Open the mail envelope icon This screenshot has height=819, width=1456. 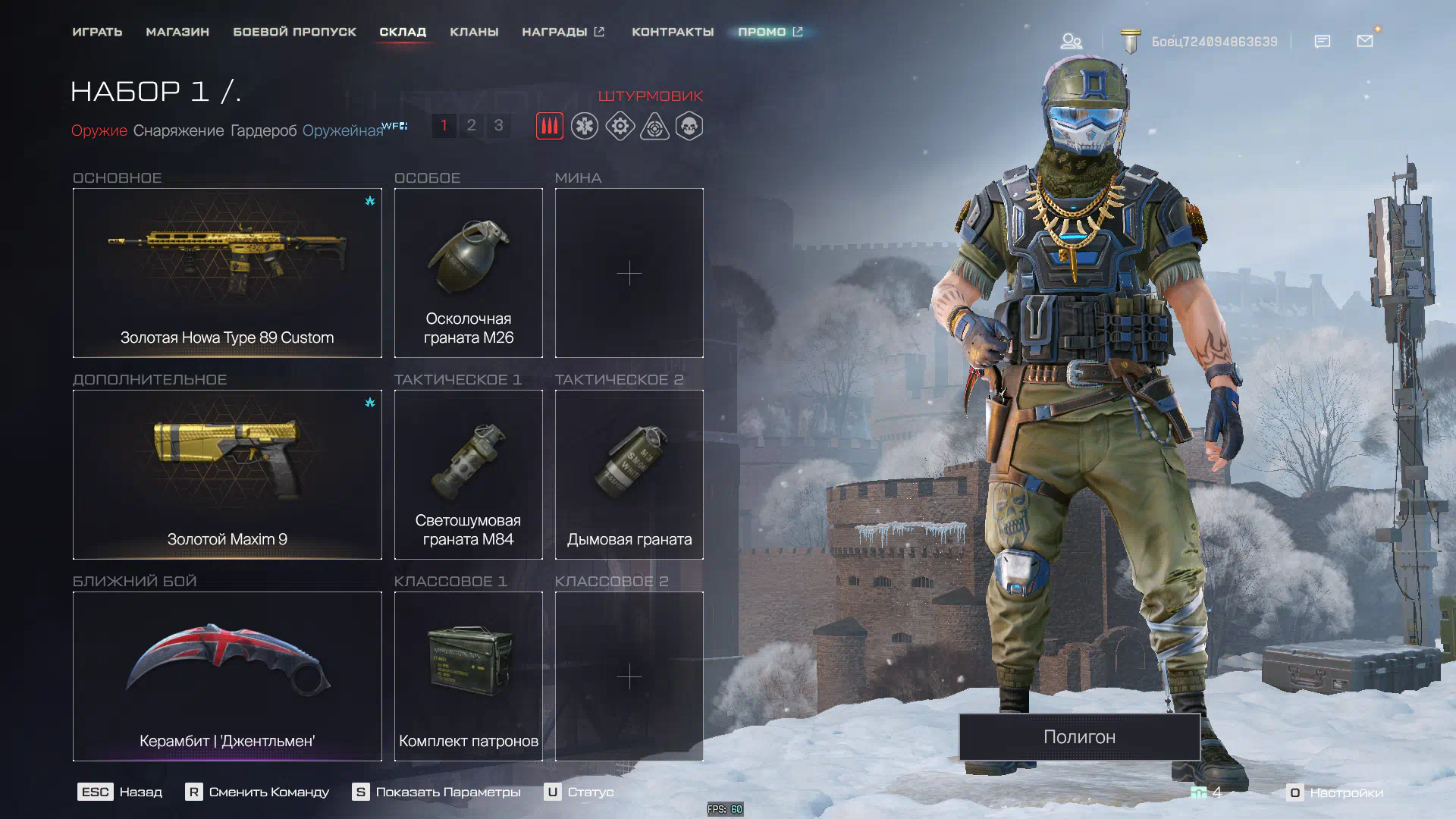tap(1365, 41)
